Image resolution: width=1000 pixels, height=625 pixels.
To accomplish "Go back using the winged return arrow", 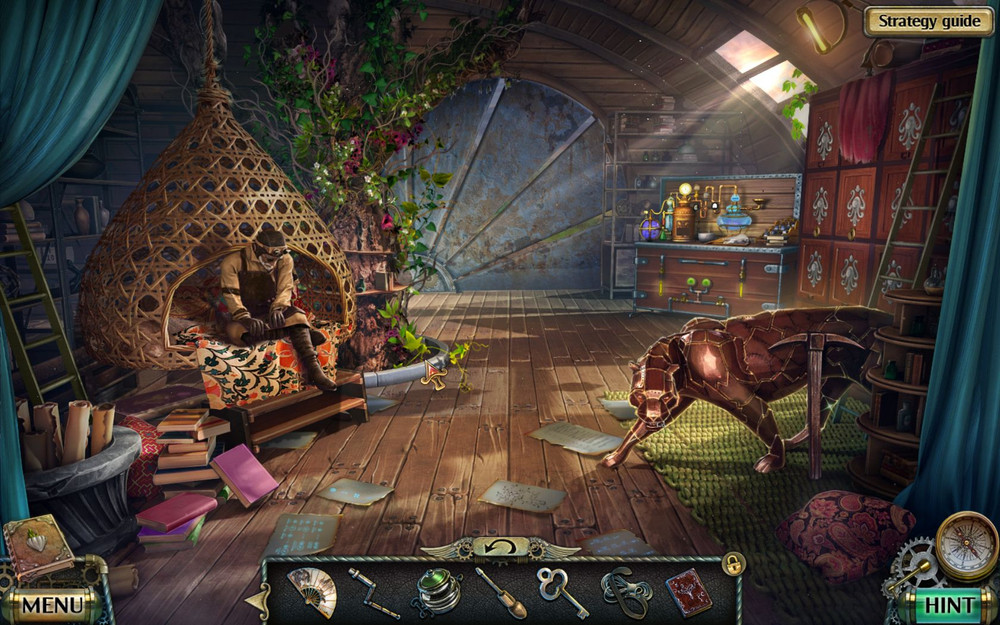I will 499,547.
